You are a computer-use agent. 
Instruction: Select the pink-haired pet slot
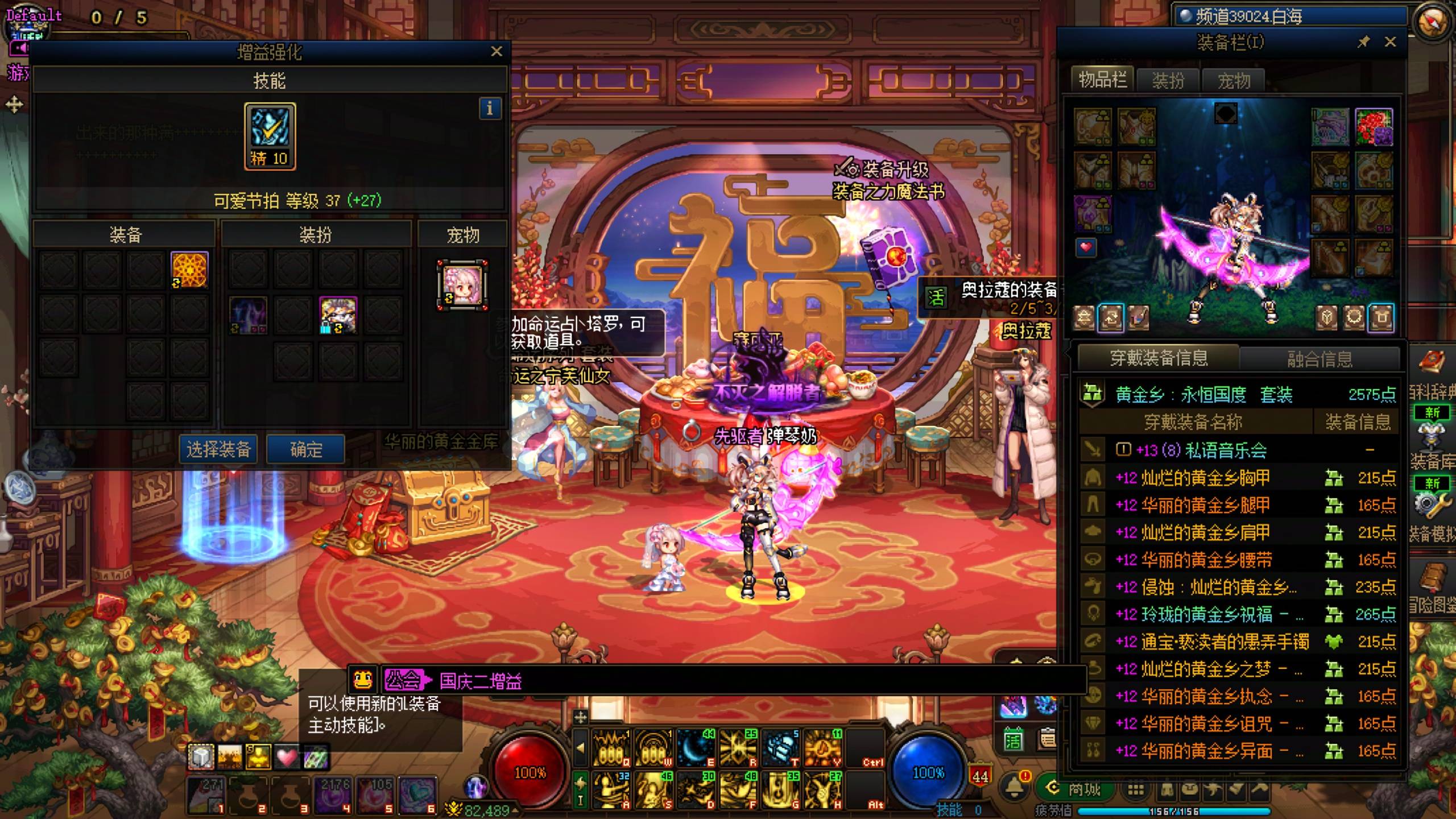pos(462,285)
